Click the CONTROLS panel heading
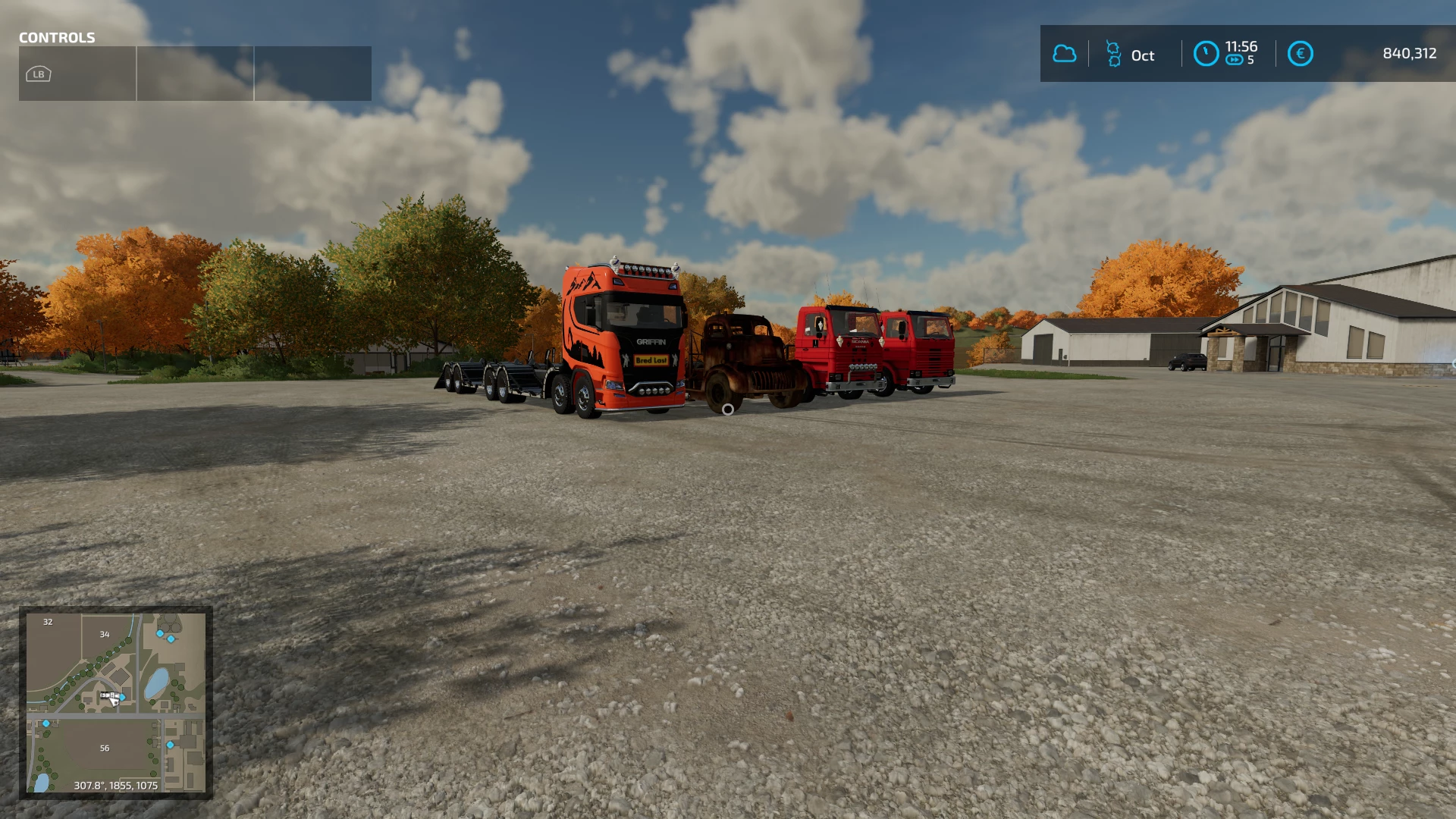Image resolution: width=1456 pixels, height=819 pixels. [57, 38]
